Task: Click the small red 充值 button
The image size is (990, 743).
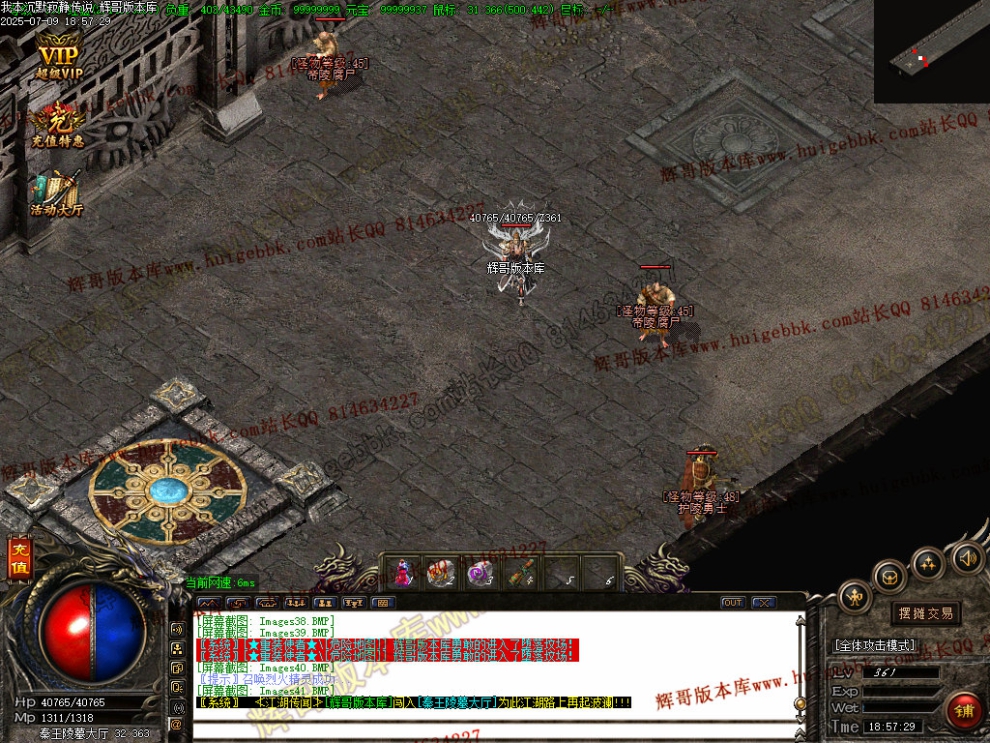Action: 19,559
